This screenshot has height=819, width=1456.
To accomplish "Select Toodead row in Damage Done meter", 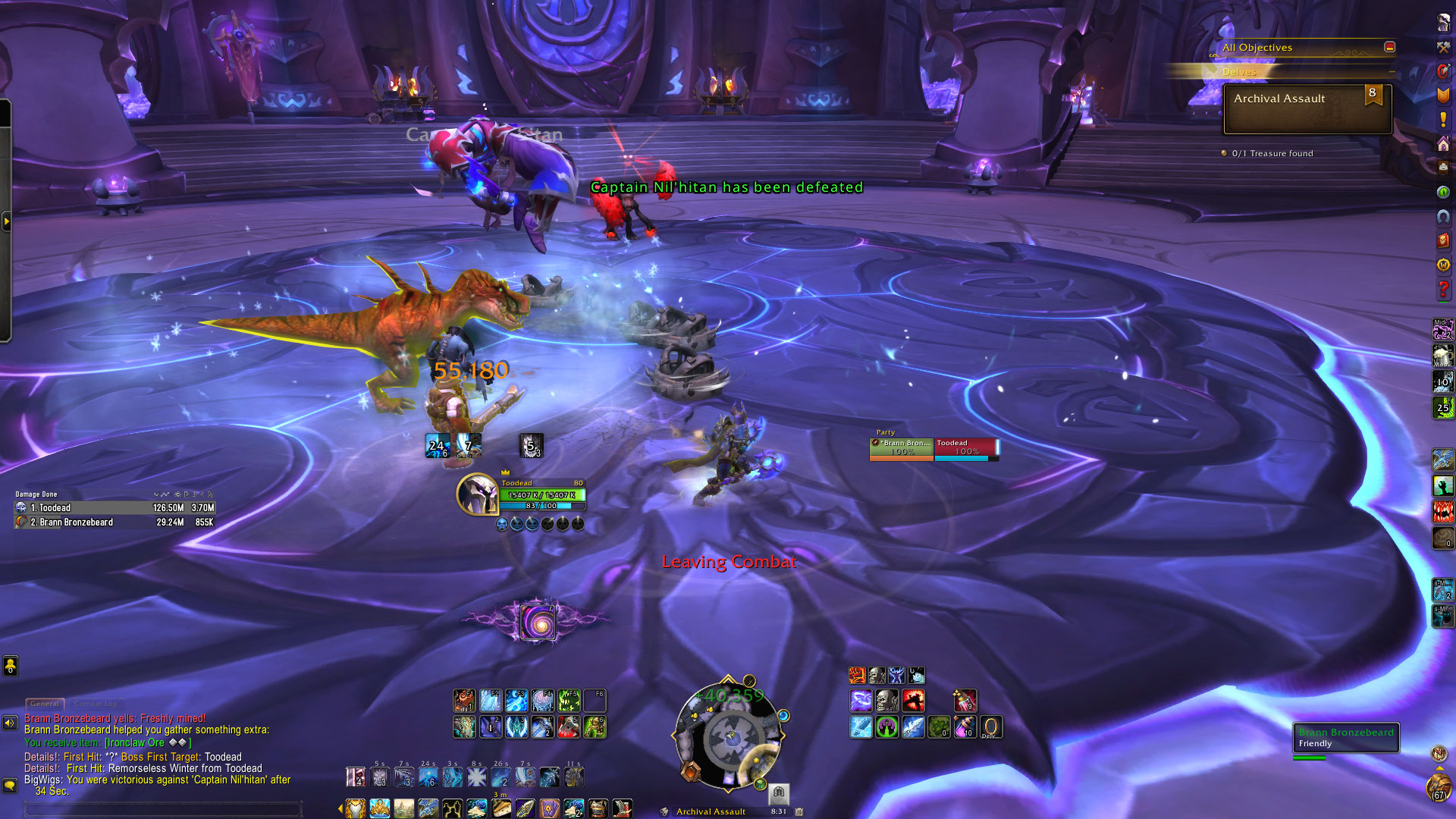I will click(115, 508).
